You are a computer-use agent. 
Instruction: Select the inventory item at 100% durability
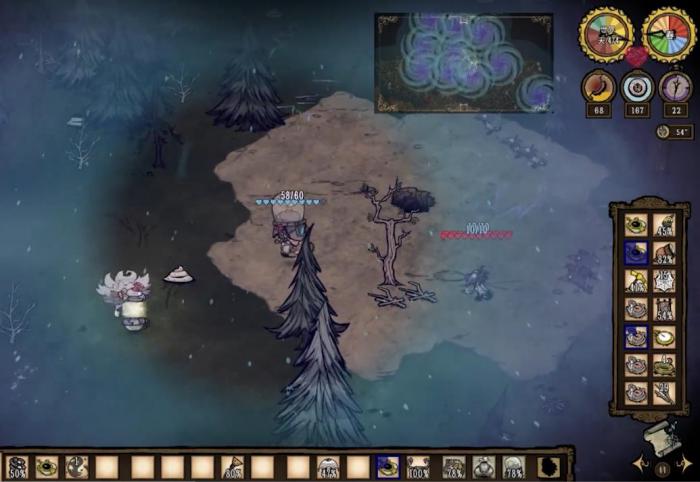pos(418,467)
